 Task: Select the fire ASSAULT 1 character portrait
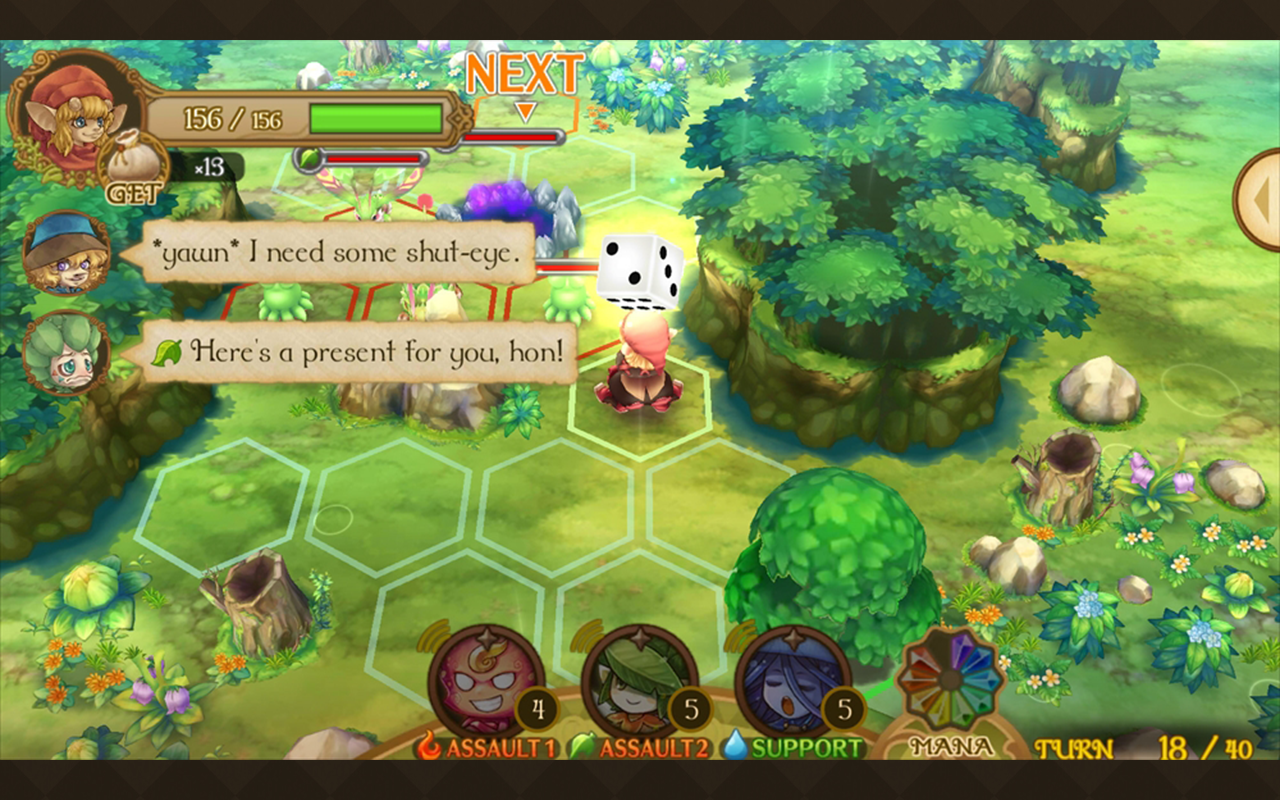tap(484, 682)
